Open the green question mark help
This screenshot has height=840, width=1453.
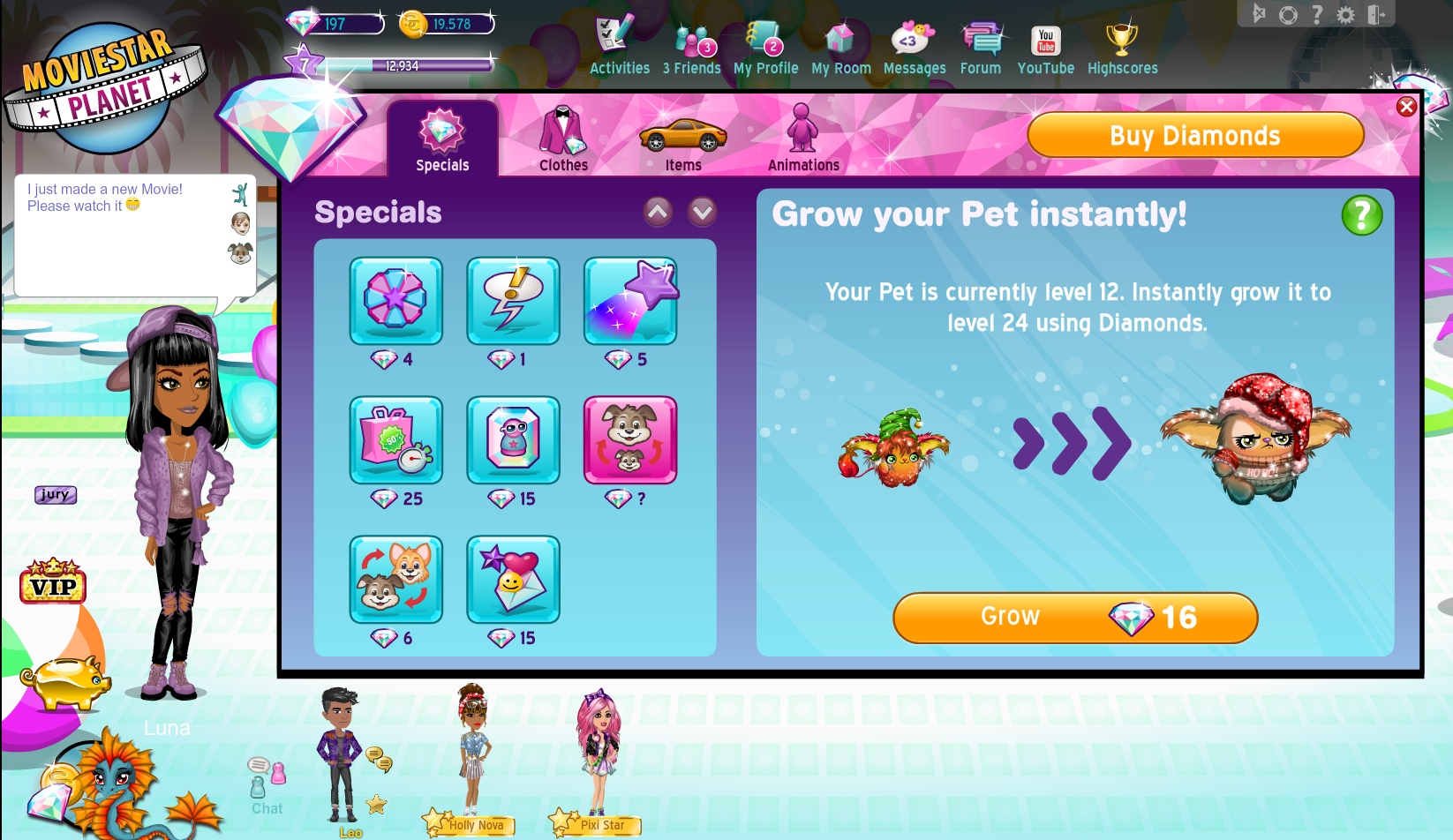(1361, 215)
